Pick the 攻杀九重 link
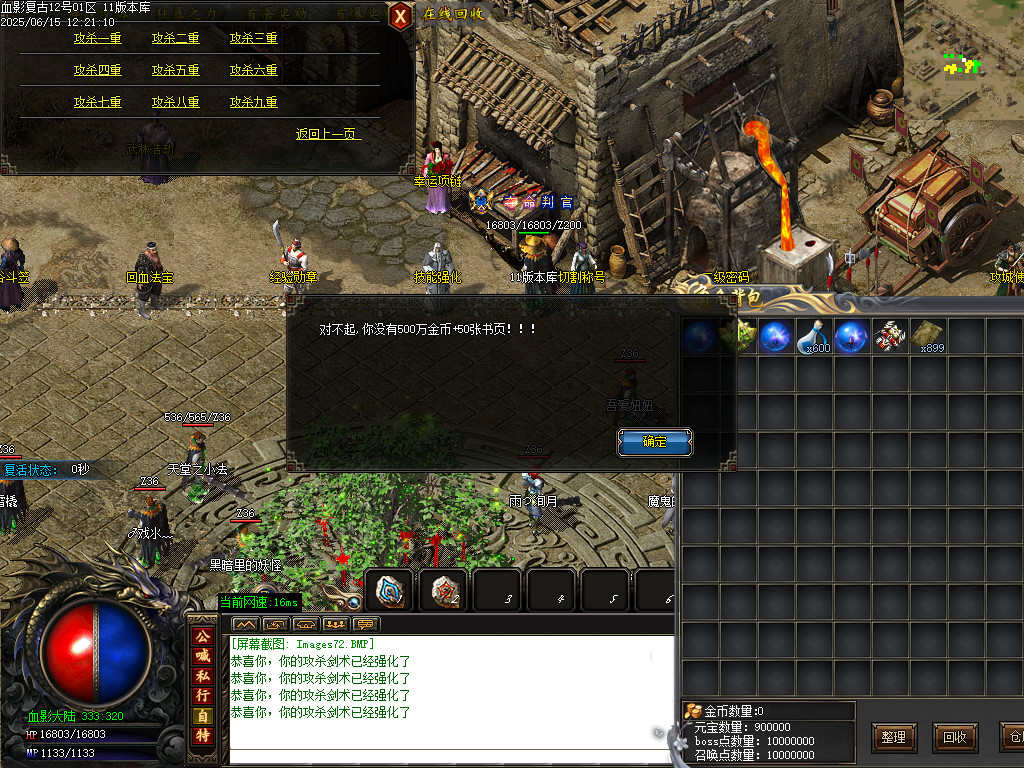Image resolution: width=1024 pixels, height=768 pixels. 253,103
